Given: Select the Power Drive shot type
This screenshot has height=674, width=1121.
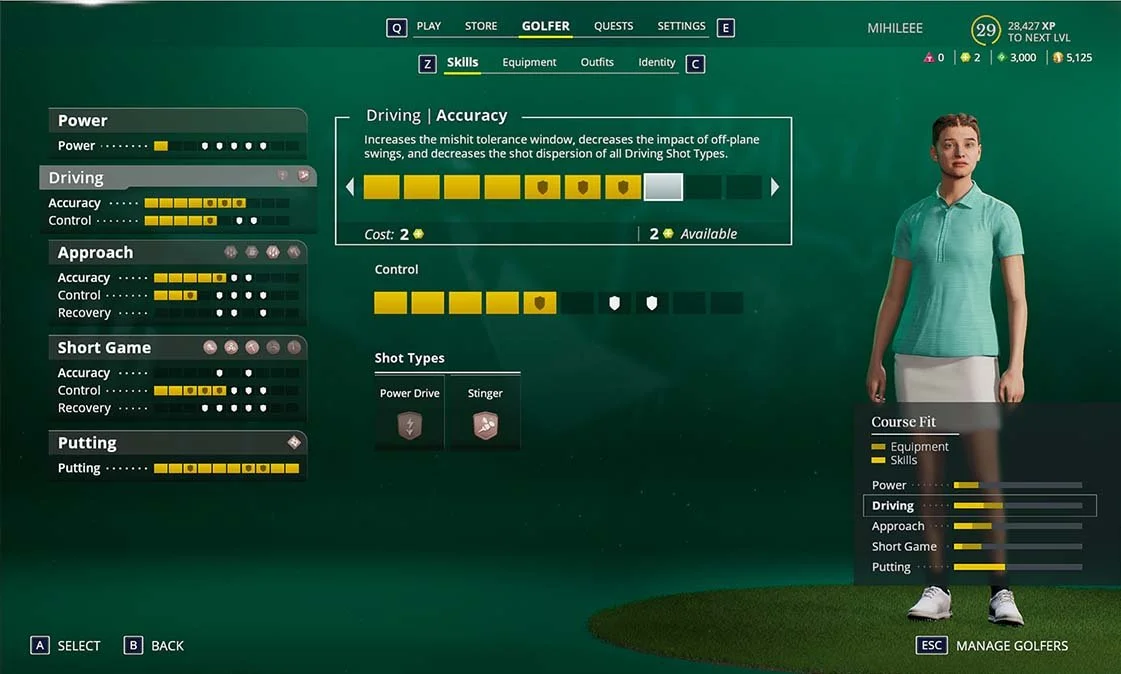Looking at the screenshot, I should tap(410, 414).
